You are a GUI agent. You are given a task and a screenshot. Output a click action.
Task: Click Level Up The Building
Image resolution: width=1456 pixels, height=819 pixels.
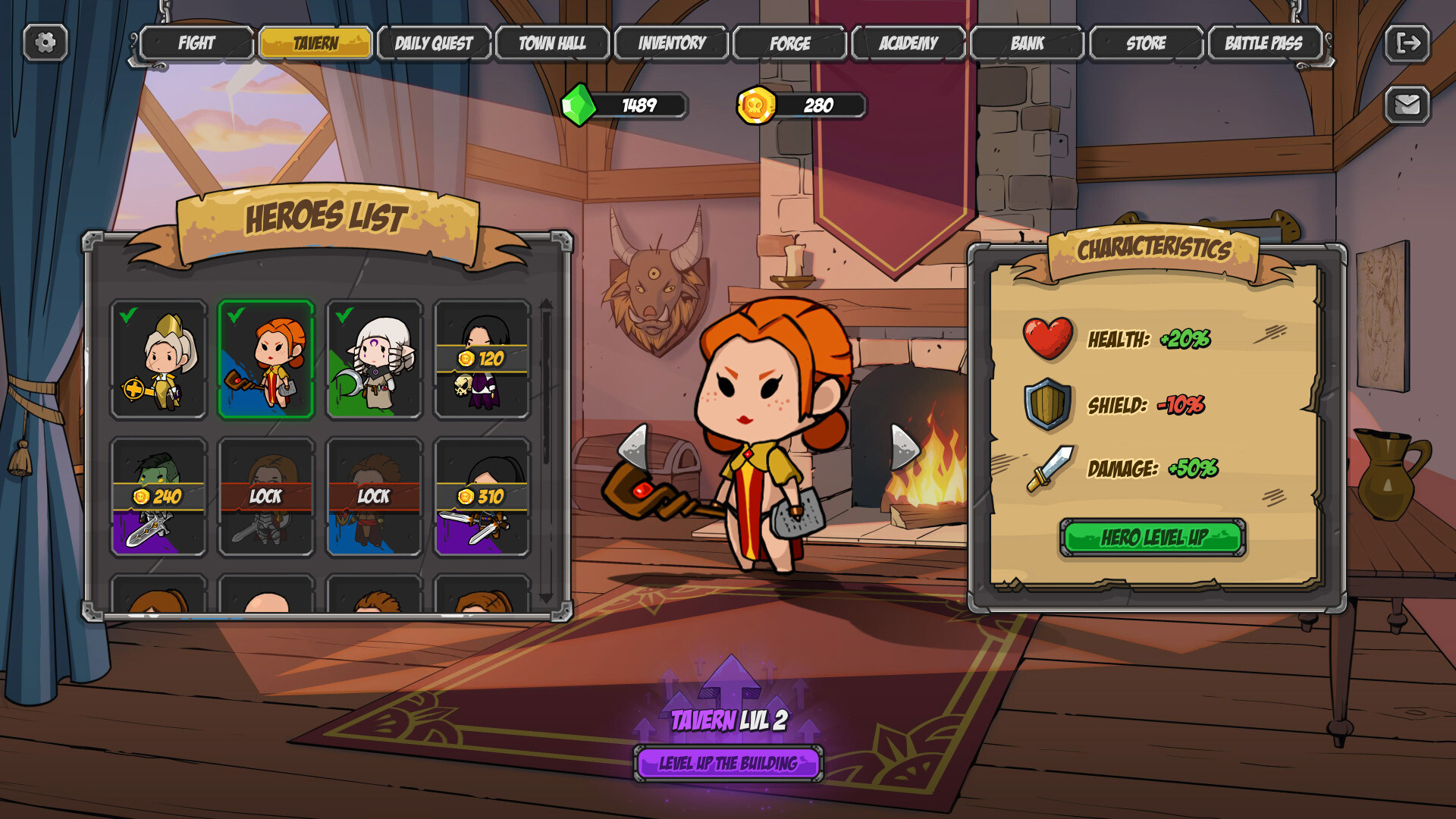[x=728, y=764]
